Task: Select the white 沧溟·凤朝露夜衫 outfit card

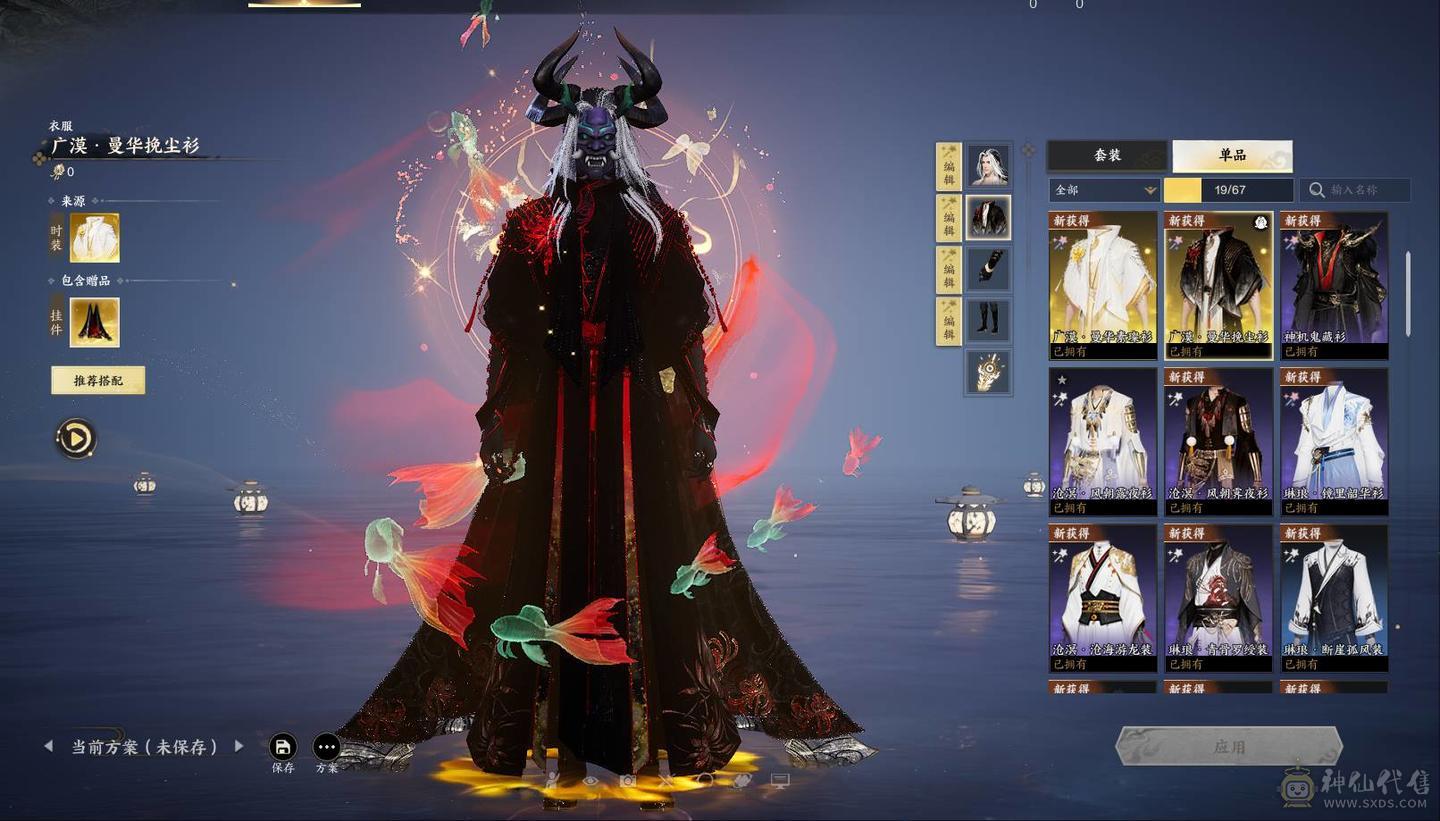Action: pos(1103,440)
